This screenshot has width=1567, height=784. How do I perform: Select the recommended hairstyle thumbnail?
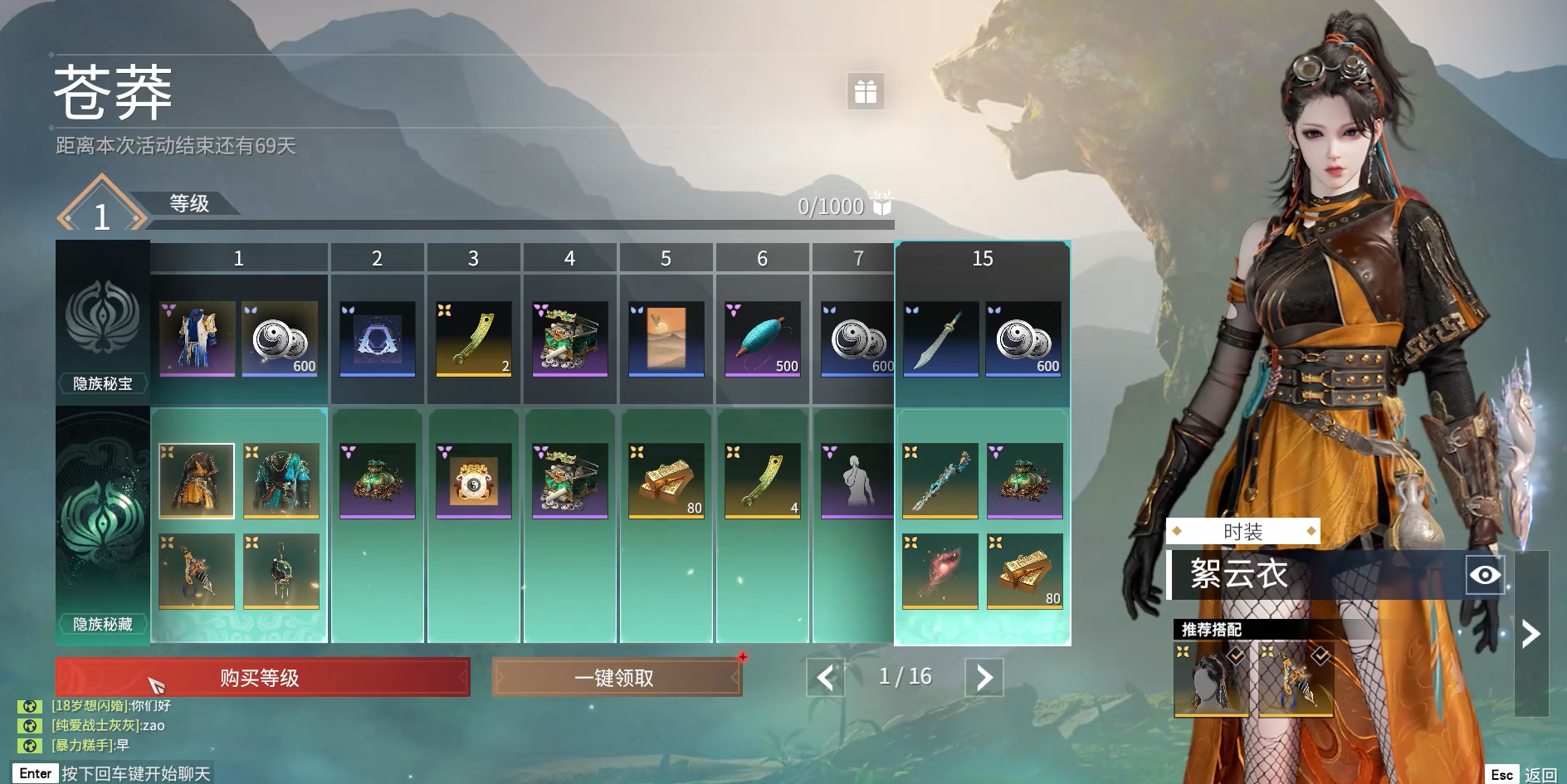click(1211, 679)
